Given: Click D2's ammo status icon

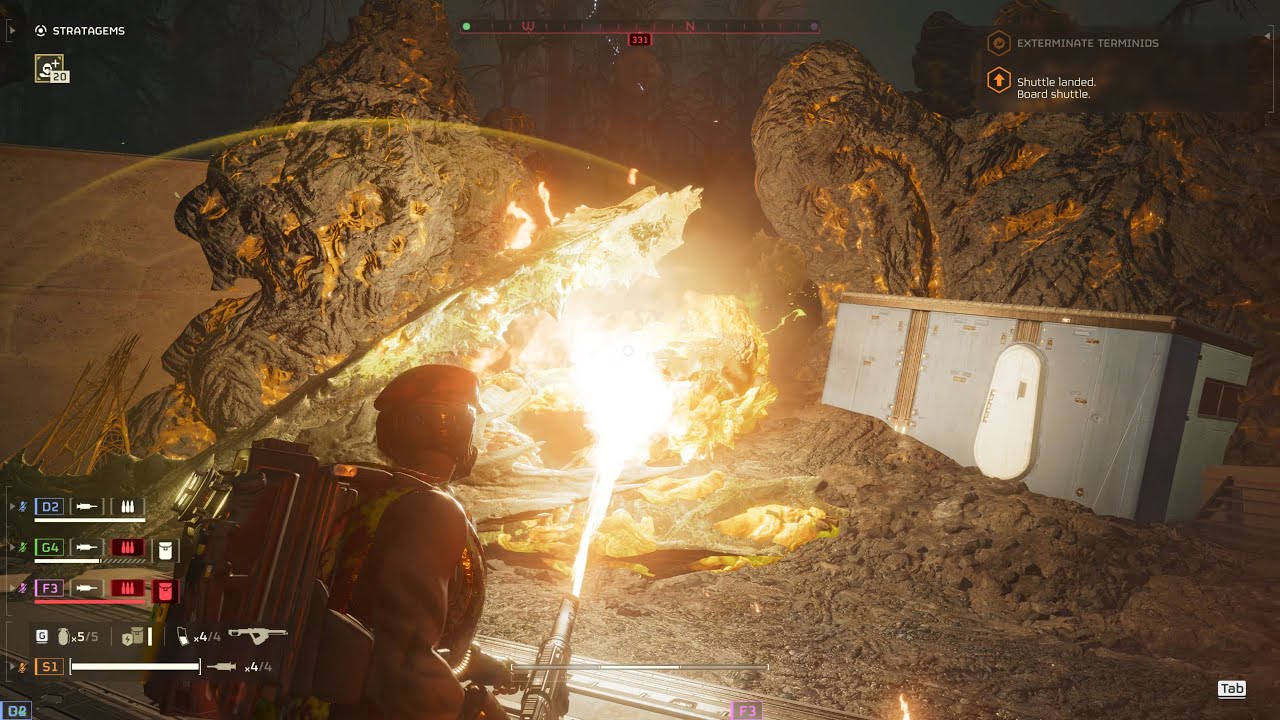Looking at the screenshot, I should click(x=127, y=507).
